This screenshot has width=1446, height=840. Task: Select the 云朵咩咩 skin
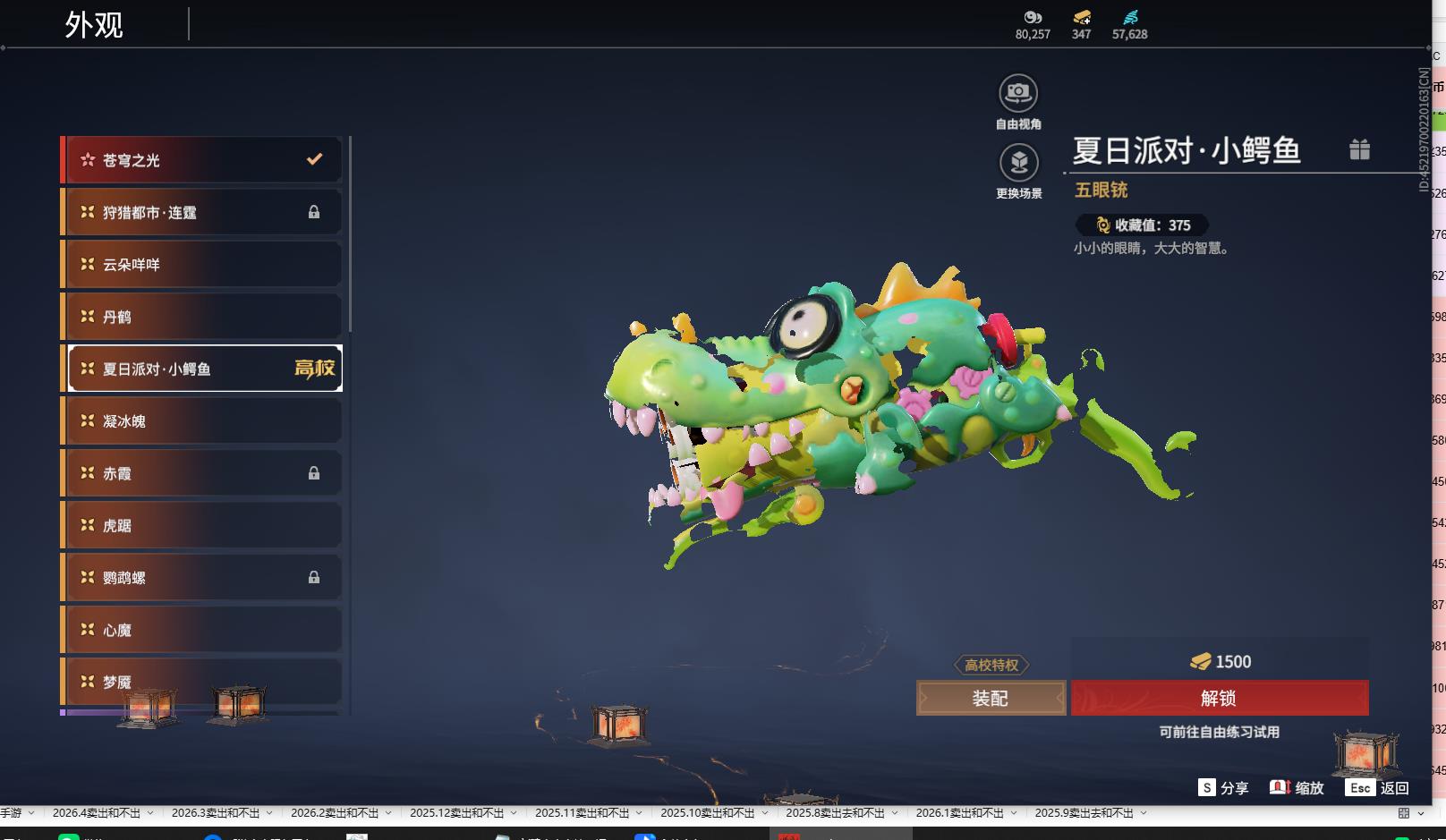[x=201, y=265]
